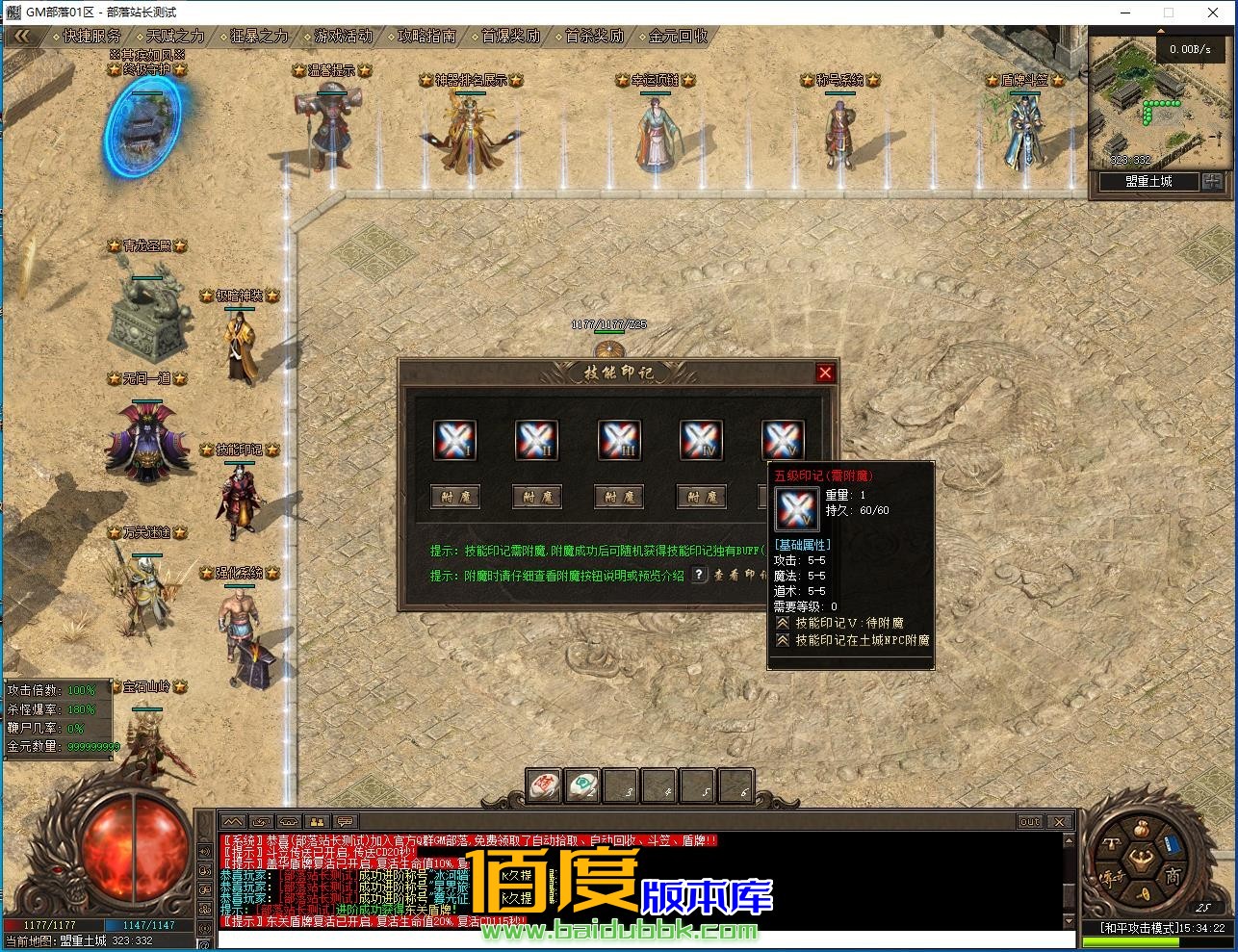1238x952 pixels.
Task: Select the level III skill mark icon
Action: [x=619, y=441]
